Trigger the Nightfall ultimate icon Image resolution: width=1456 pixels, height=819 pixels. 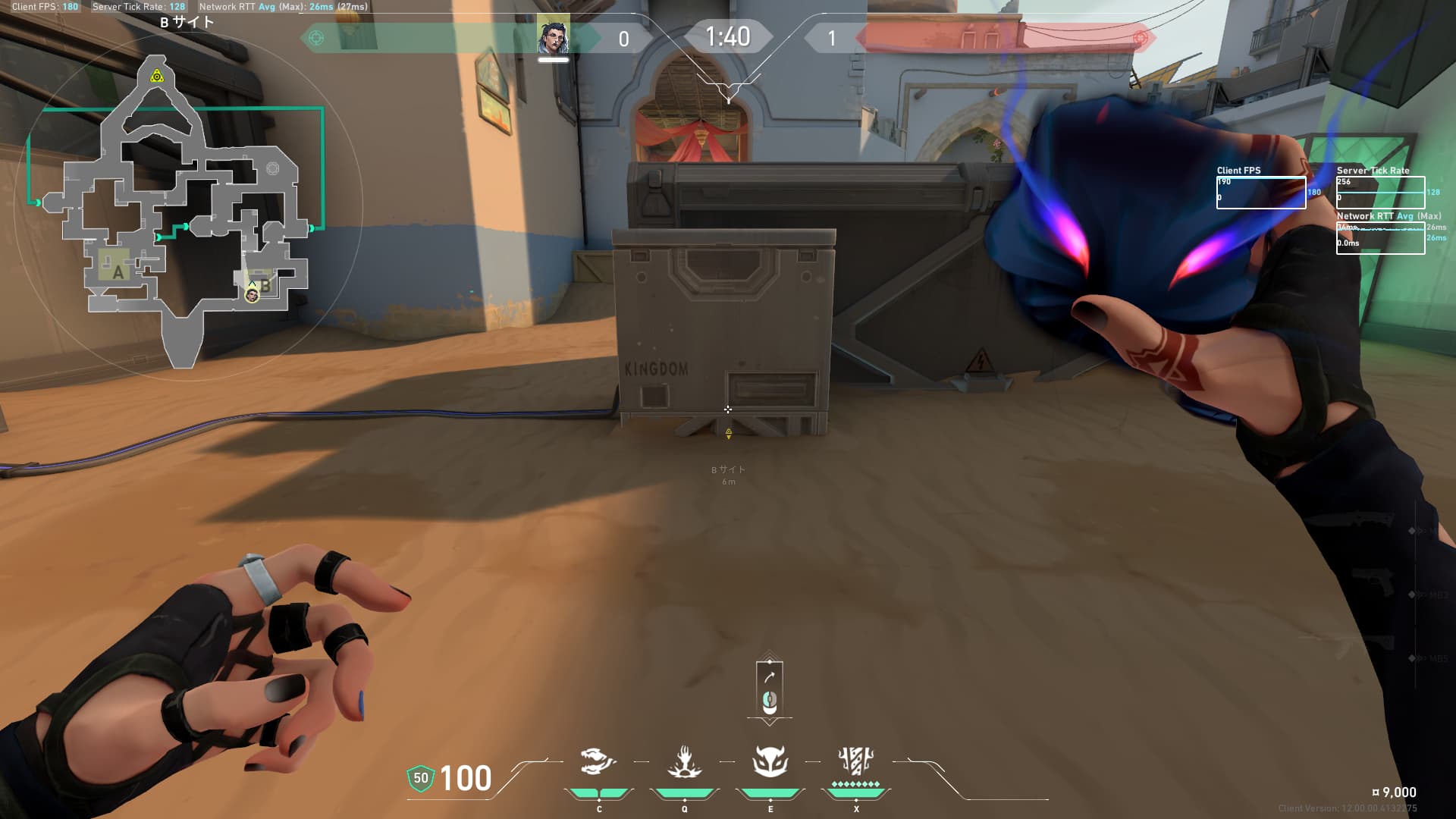[856, 761]
